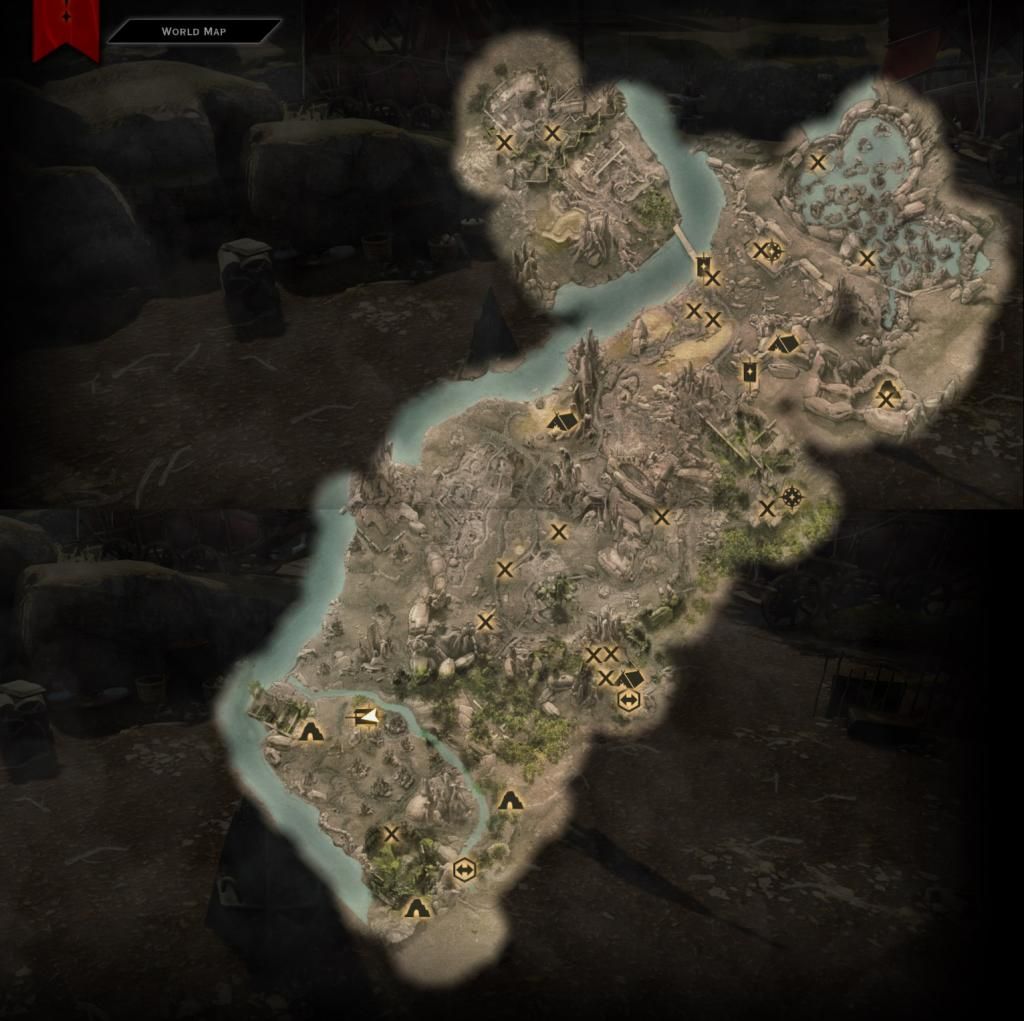Click the X marker in the southwest jungle patch
This screenshot has width=1024, height=1021.
point(392,834)
